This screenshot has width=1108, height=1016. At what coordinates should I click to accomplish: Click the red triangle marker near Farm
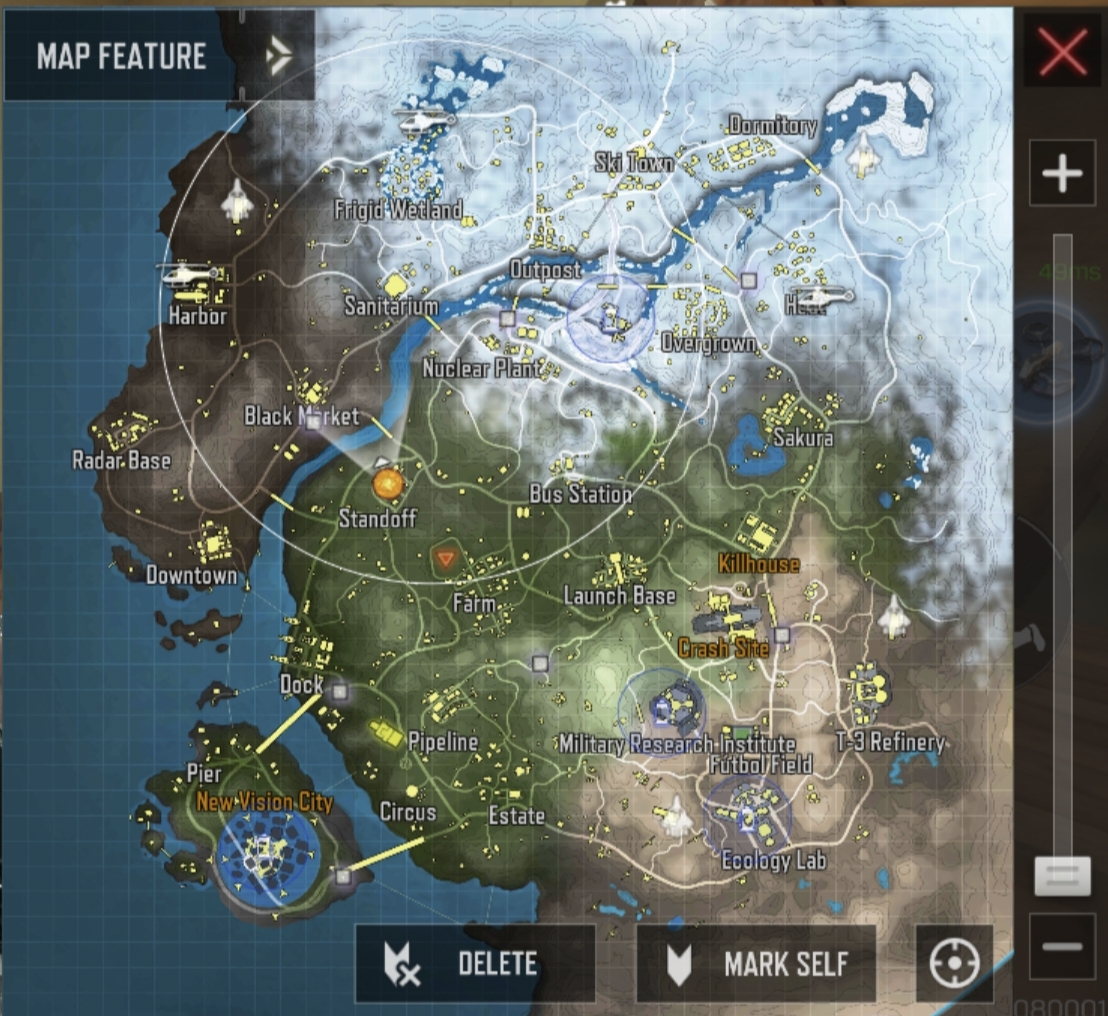(445, 557)
